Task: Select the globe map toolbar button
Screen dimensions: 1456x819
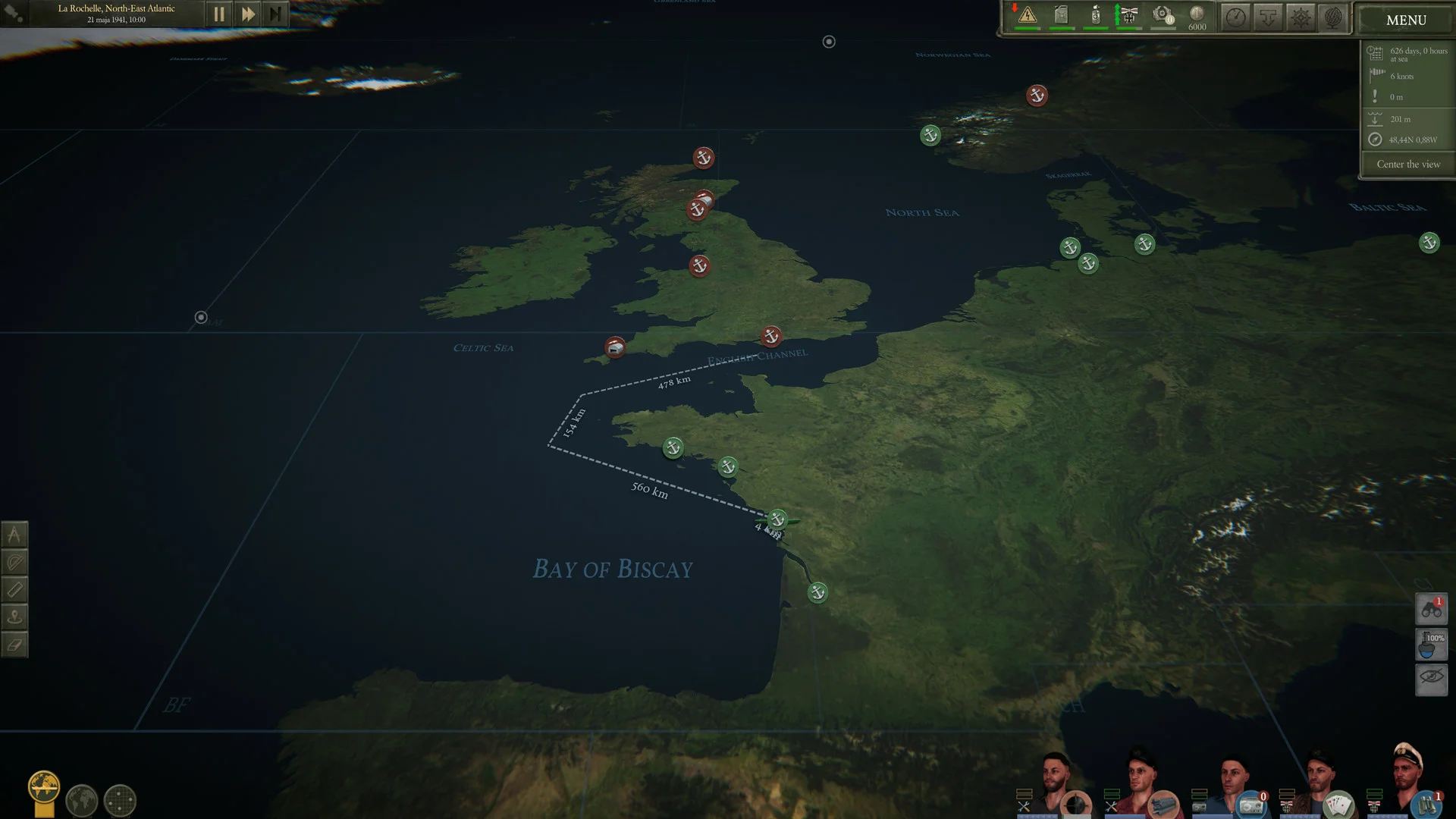Action: coord(1333,17)
